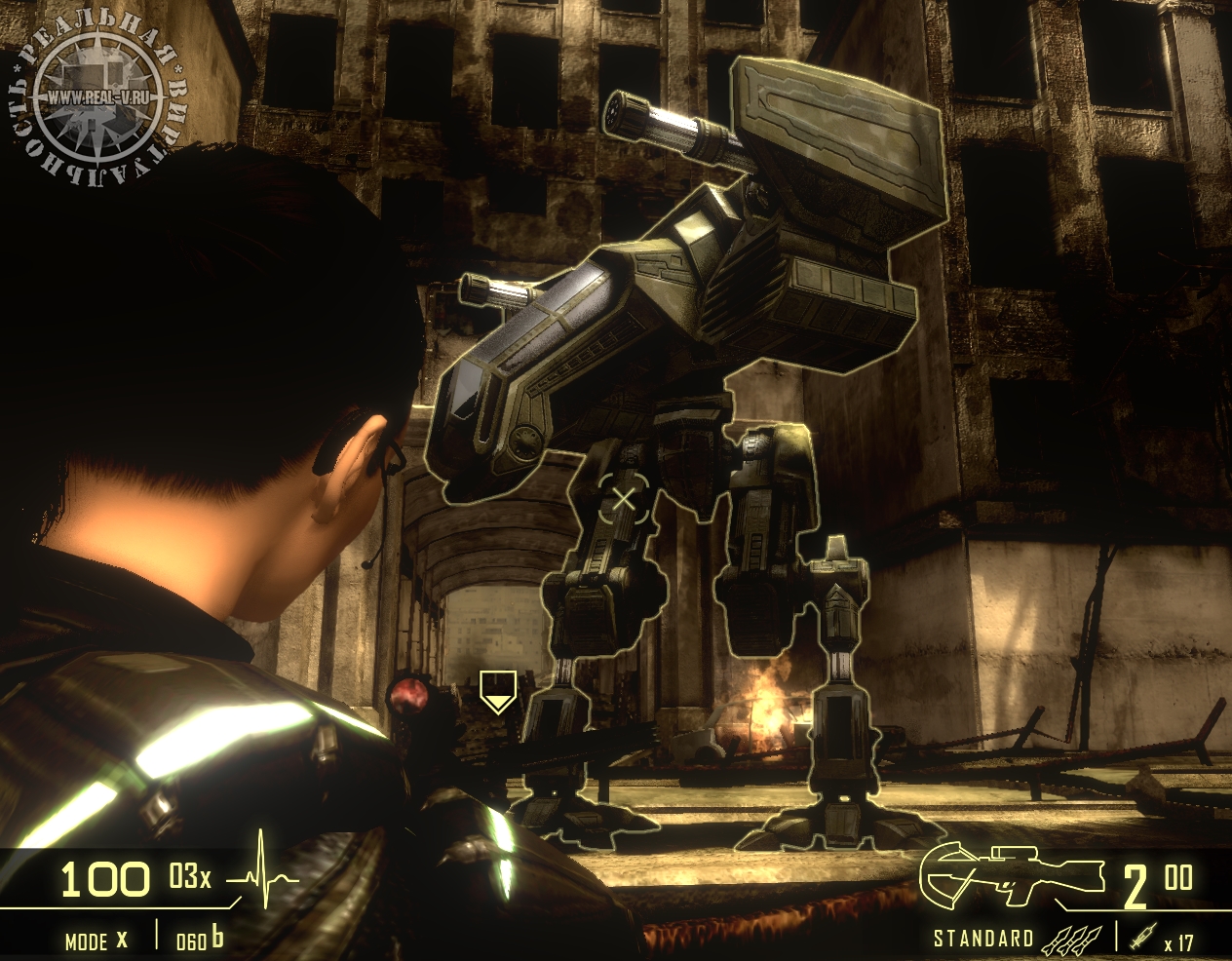Select the crossbow weapon icon
The height and width of the screenshot is (961, 1232).
coord(1011,877)
